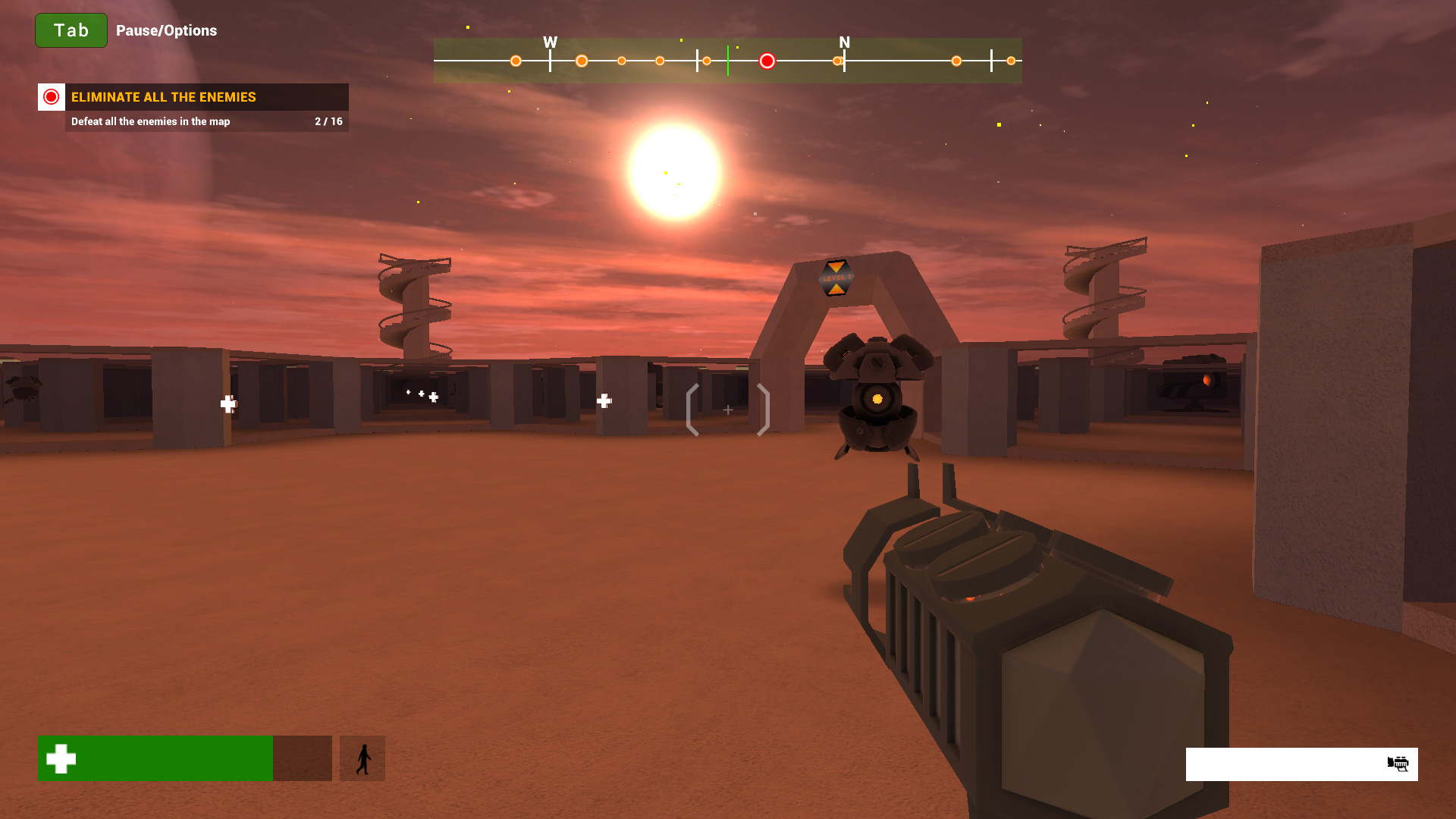Screen dimensions: 1456x819
Task: Select the weapon icon in ammo panel
Action: (x=1398, y=764)
